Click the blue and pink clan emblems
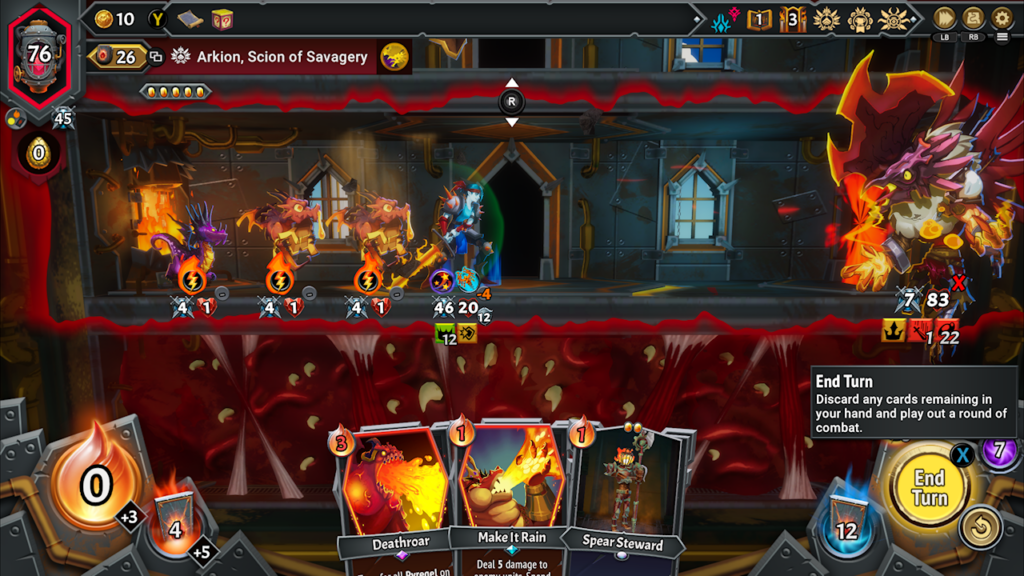This screenshot has height=576, width=1024. click(x=724, y=19)
